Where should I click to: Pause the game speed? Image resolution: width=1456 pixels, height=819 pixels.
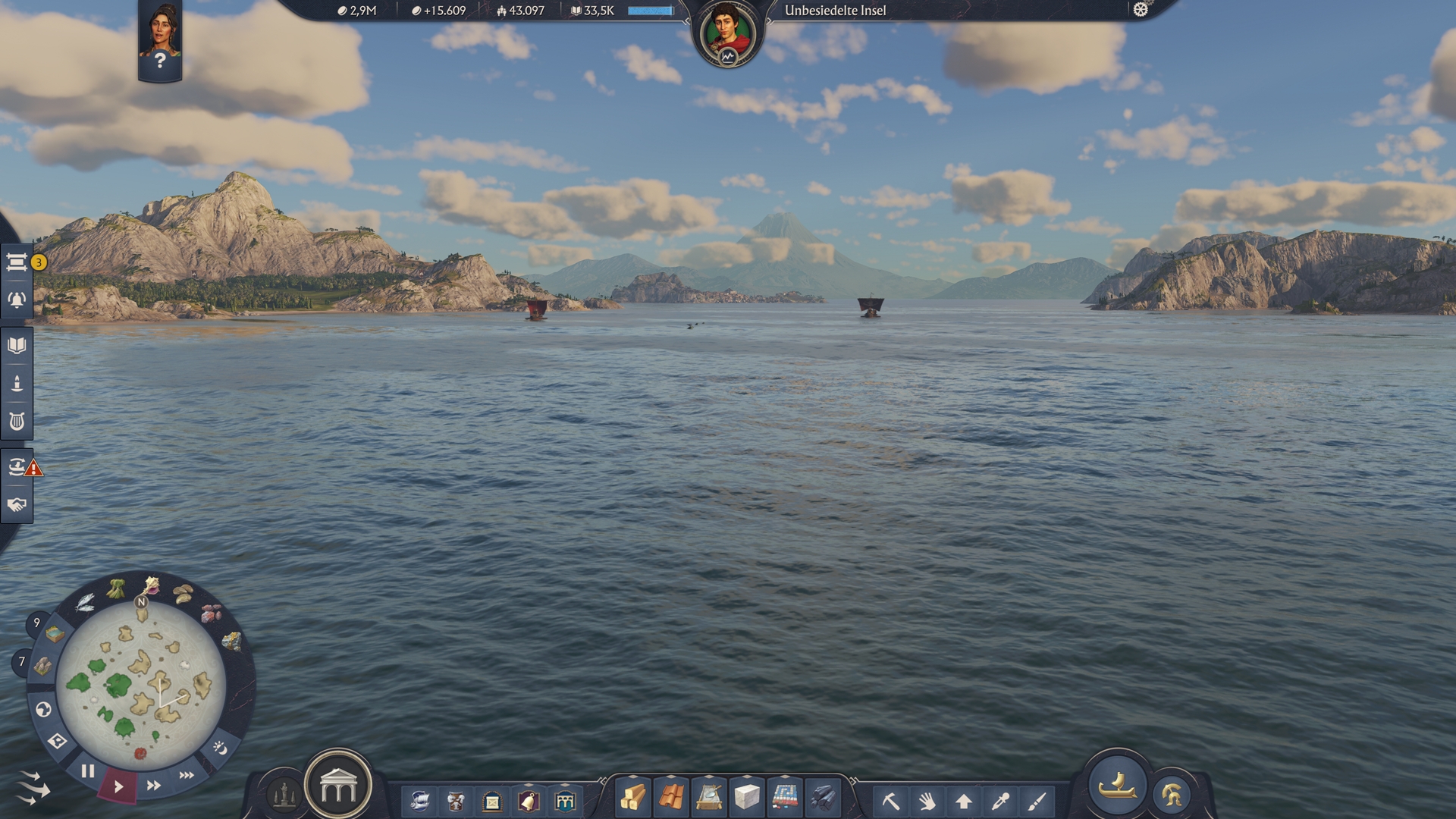tap(88, 771)
